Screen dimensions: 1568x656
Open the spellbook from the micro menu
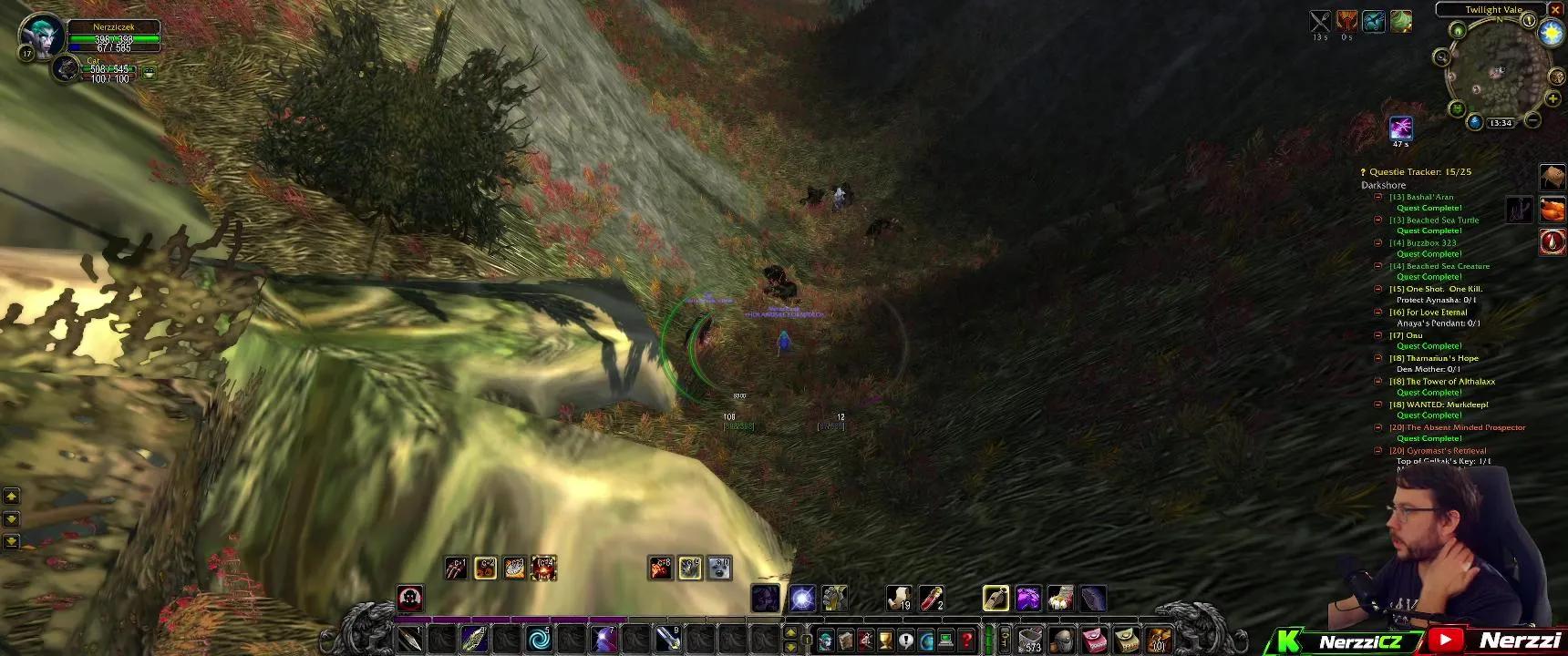(x=845, y=639)
